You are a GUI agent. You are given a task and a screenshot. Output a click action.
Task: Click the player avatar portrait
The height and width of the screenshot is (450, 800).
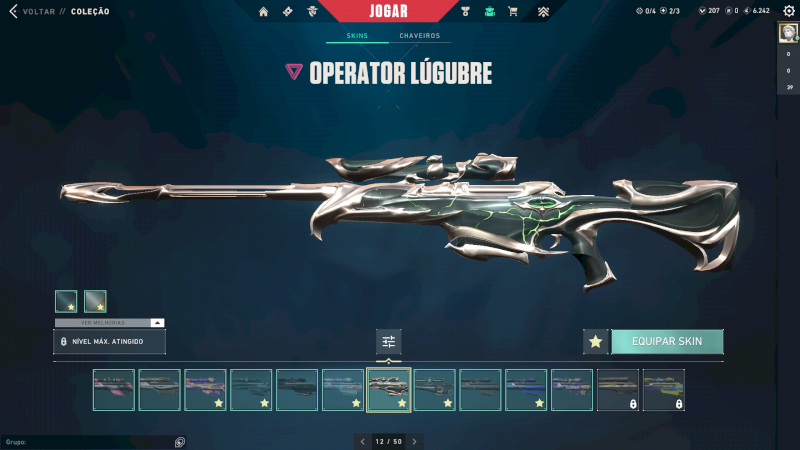[x=789, y=33]
